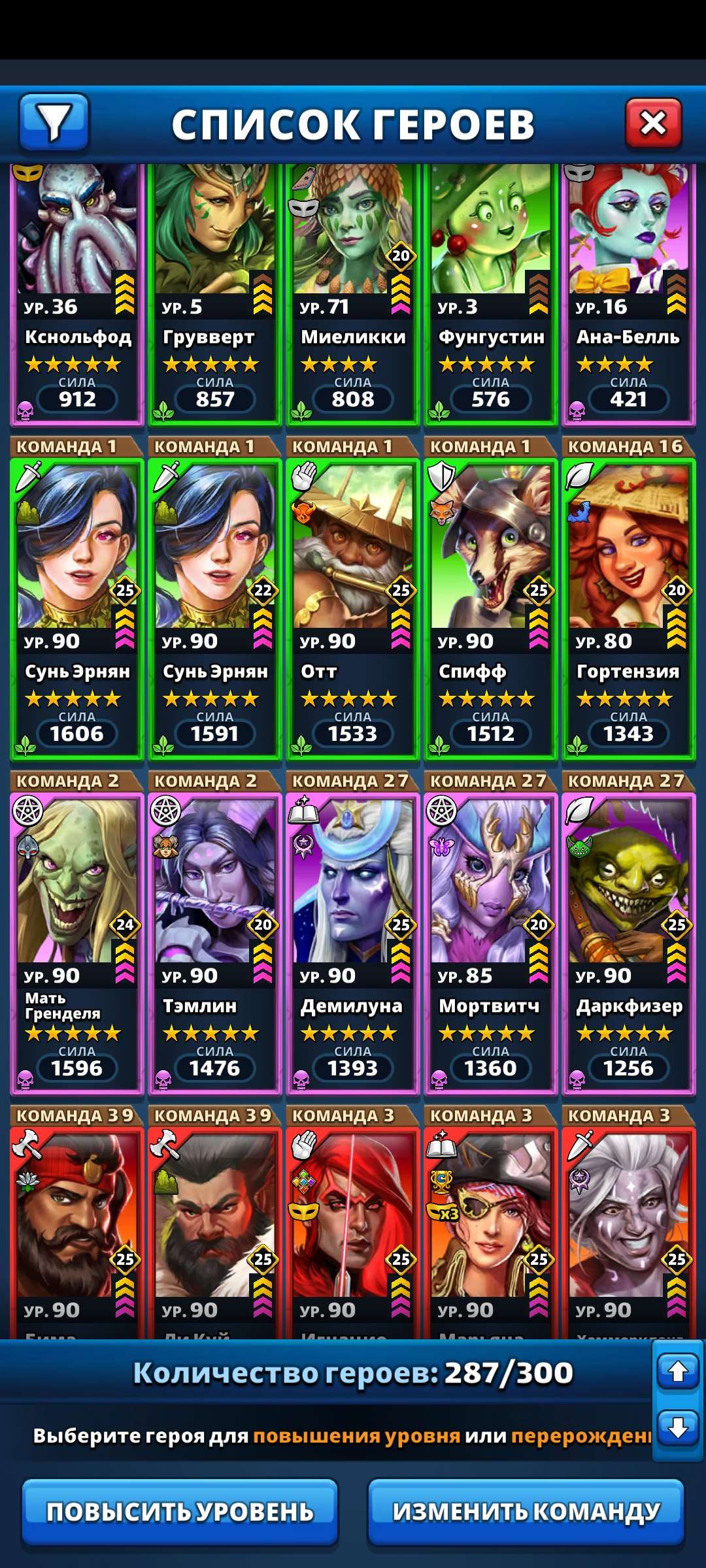The width and height of the screenshot is (706, 1568).
Task: Choose the Отт hero card
Action: (352, 609)
